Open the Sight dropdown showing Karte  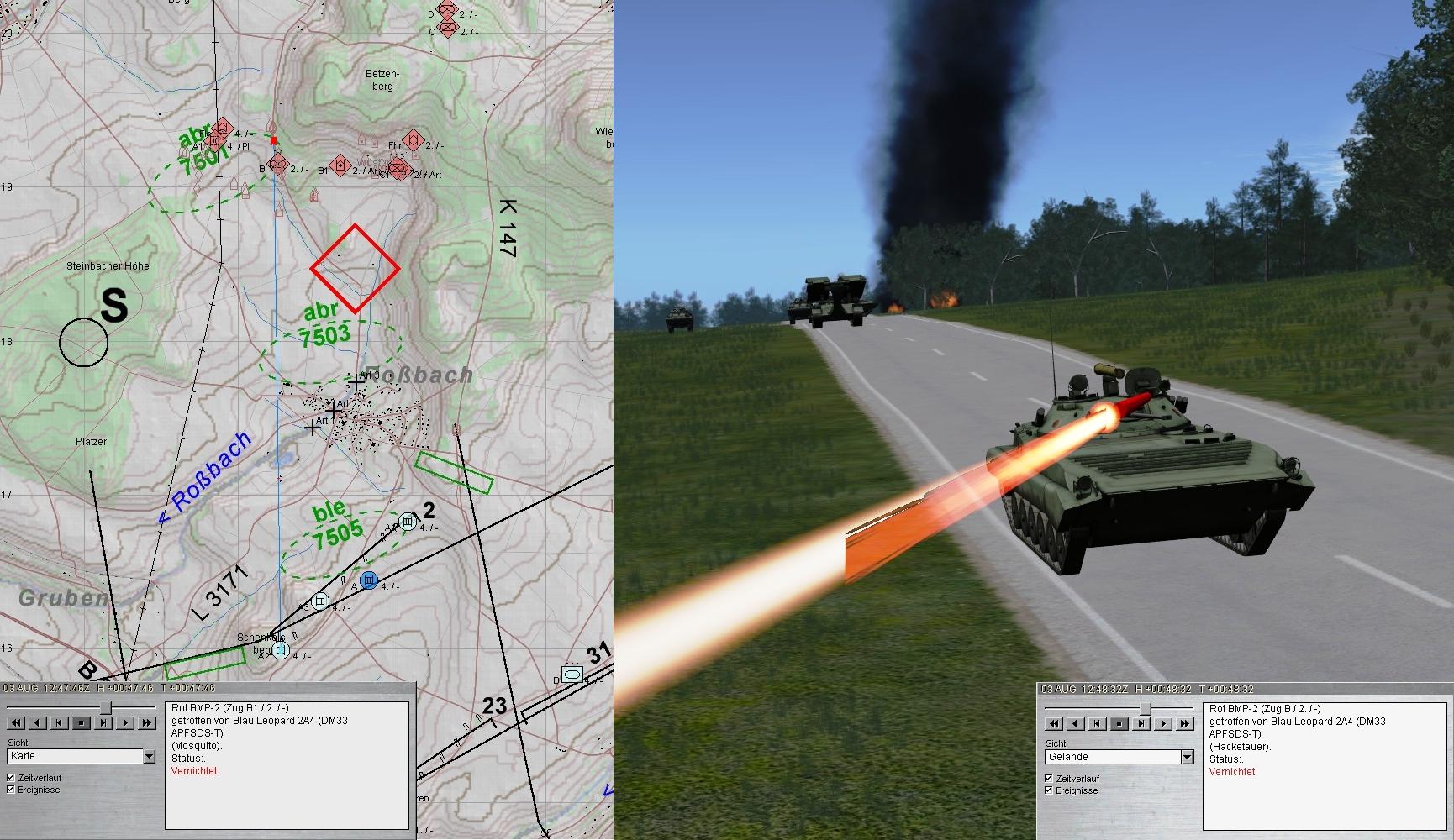click(x=149, y=757)
